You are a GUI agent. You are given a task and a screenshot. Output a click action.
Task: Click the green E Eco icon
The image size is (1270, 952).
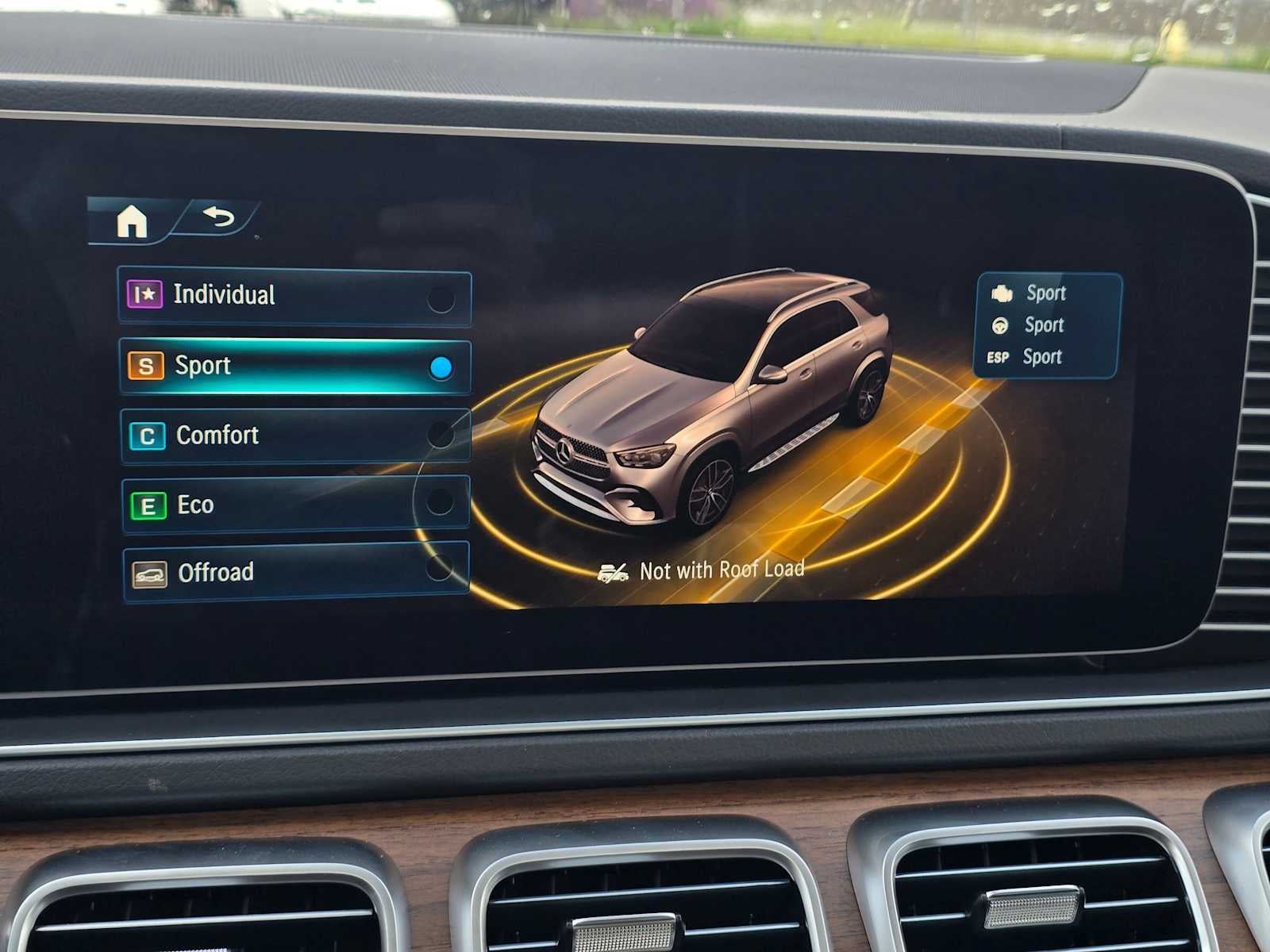coord(147,504)
